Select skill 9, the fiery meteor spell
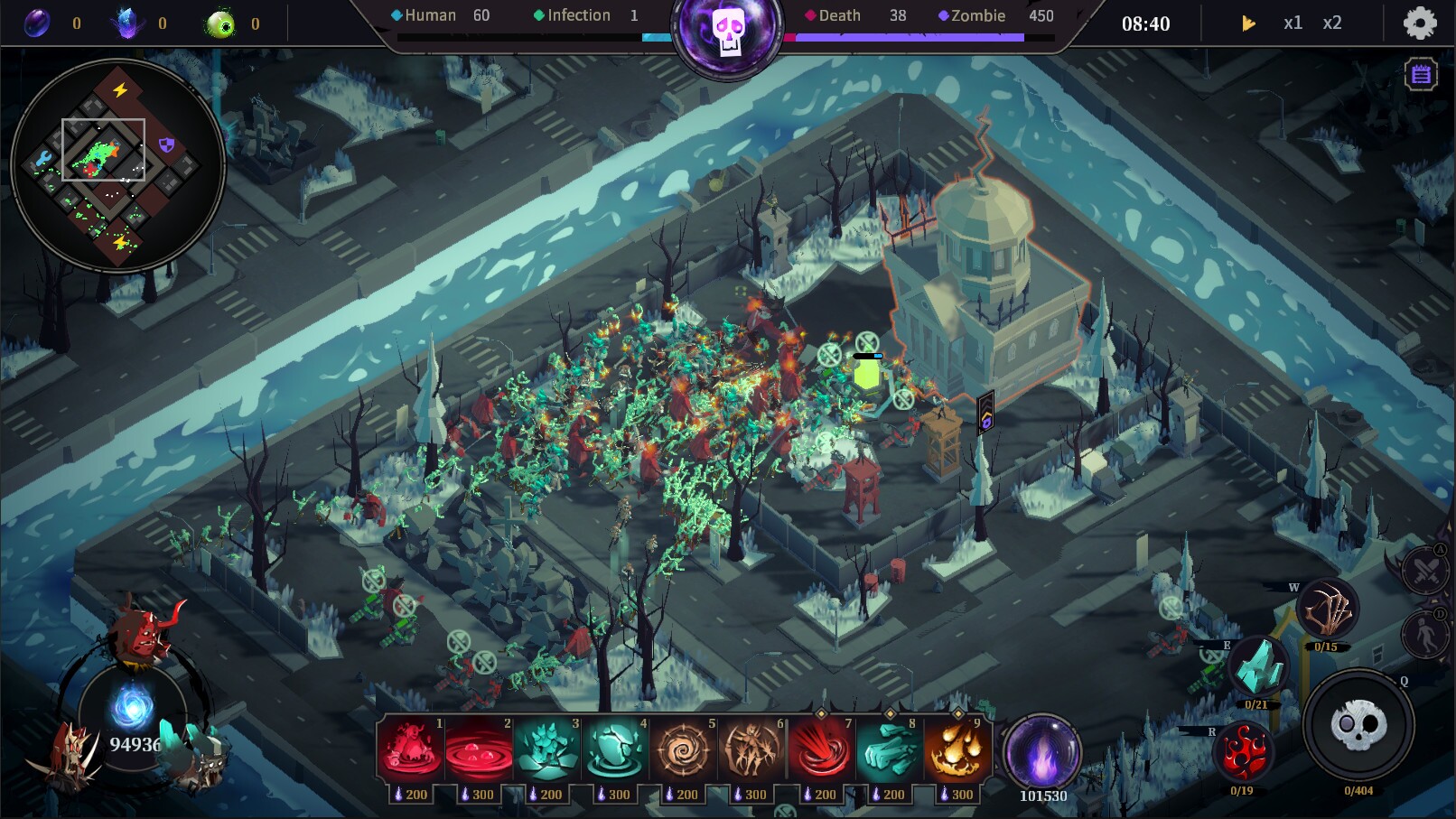1456x819 pixels. [959, 749]
